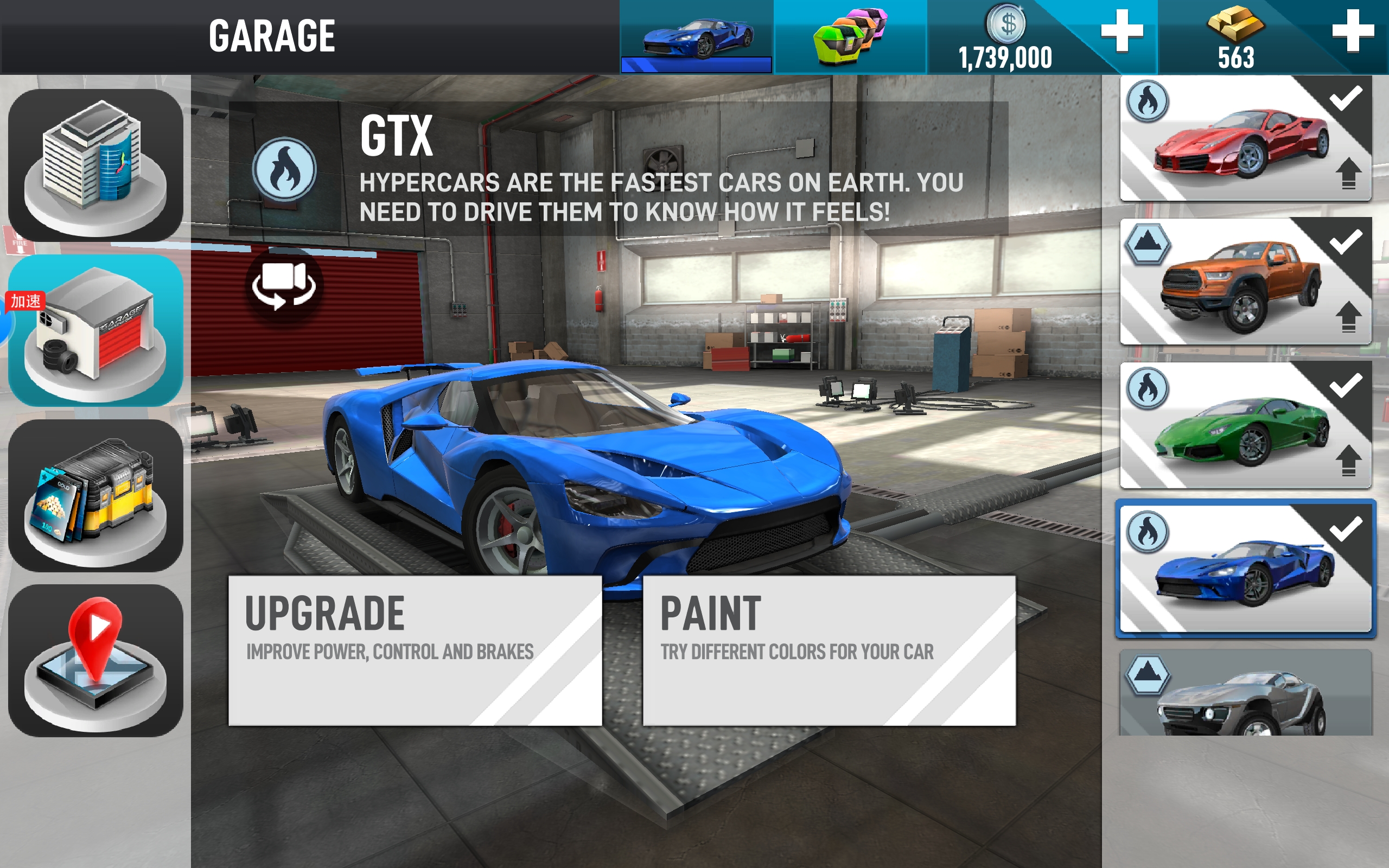Image resolution: width=1389 pixels, height=868 pixels.
Task: Open the Upgrade panel
Action: (415, 650)
